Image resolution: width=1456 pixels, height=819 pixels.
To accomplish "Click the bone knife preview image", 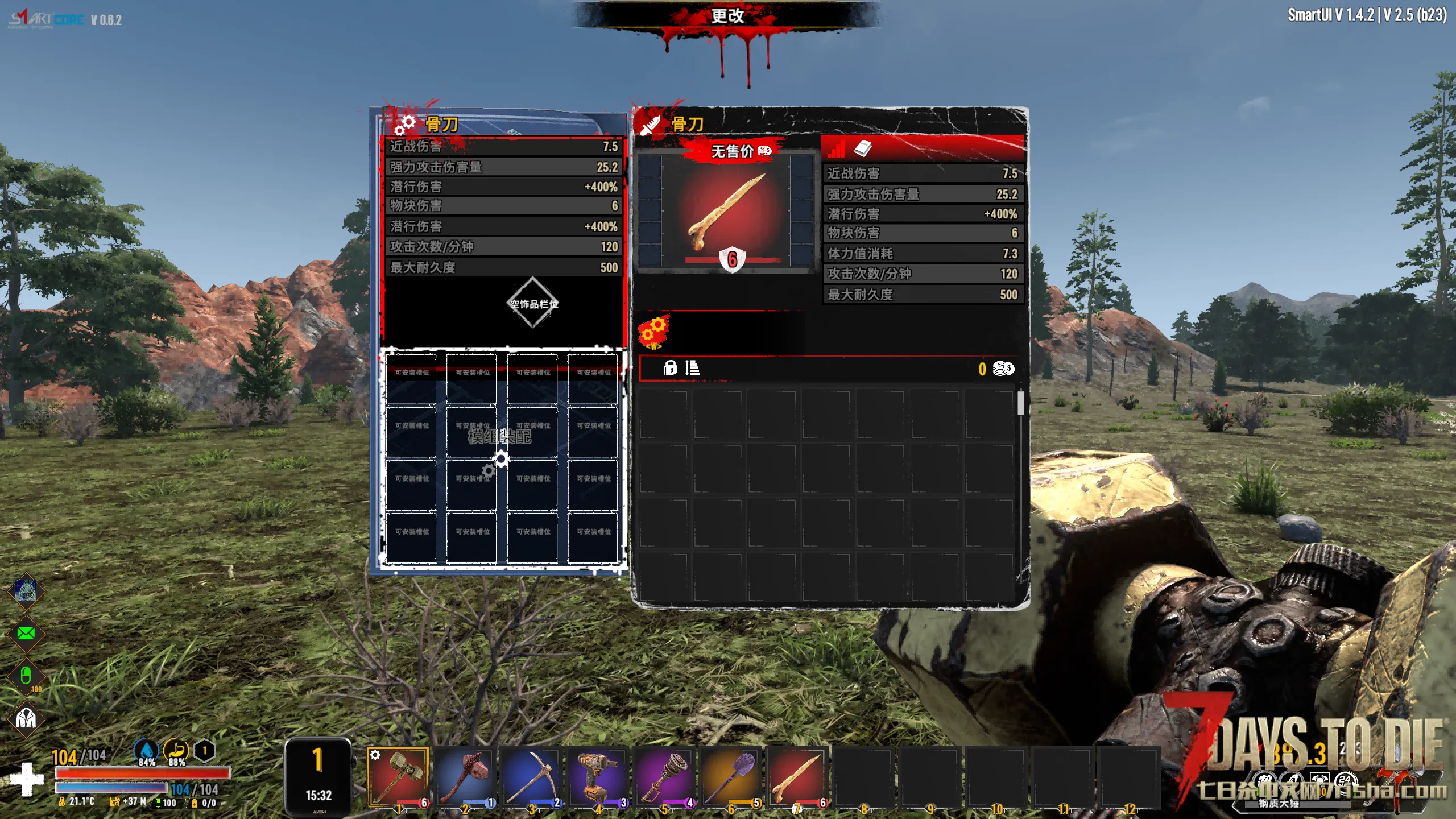I will [727, 212].
